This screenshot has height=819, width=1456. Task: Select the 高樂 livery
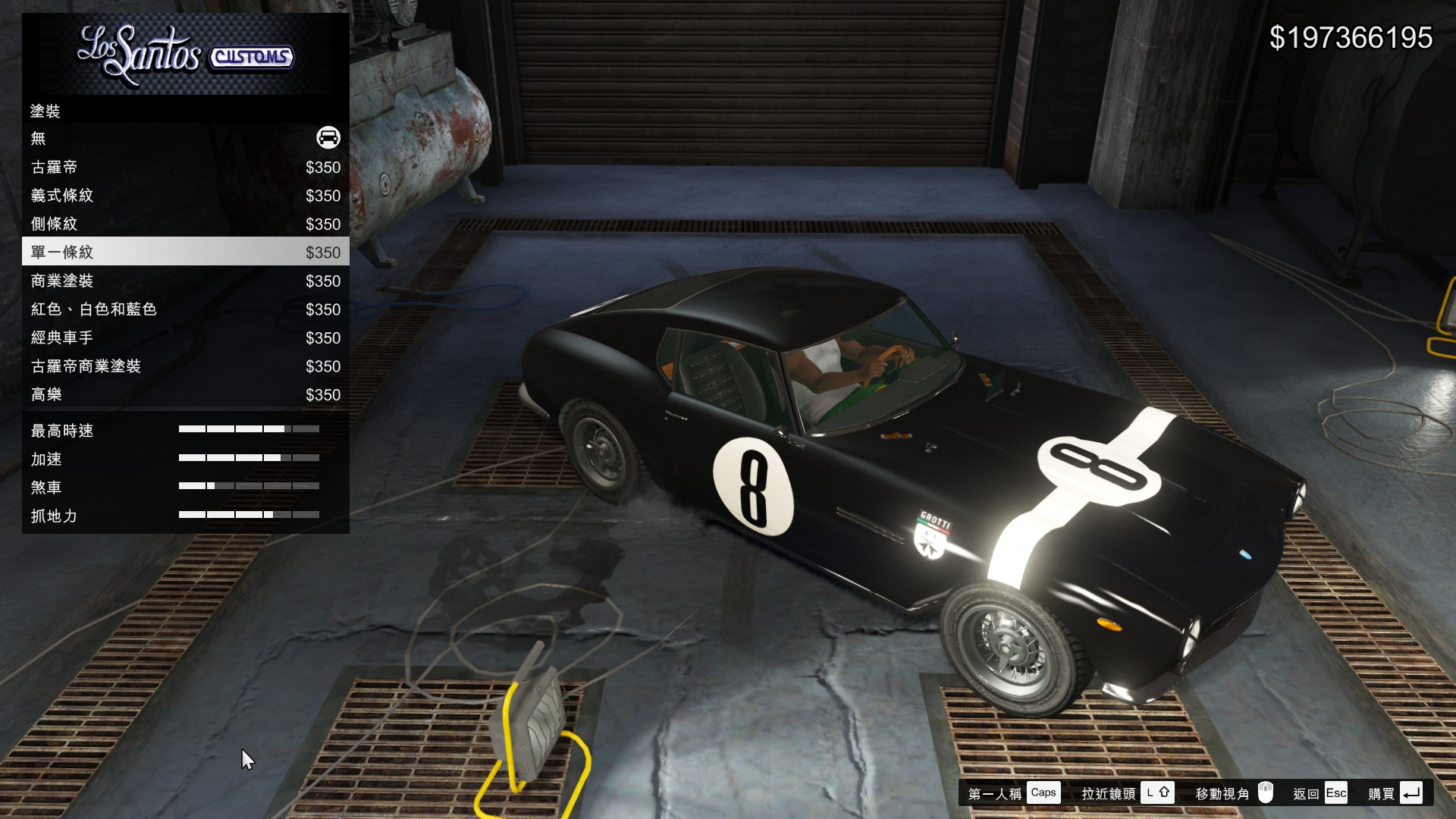[x=185, y=395]
